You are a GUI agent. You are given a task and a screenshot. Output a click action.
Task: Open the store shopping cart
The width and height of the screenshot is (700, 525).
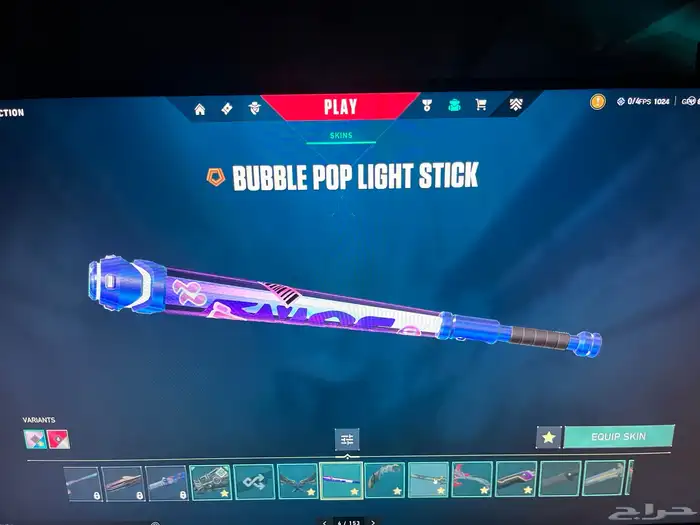coord(481,105)
